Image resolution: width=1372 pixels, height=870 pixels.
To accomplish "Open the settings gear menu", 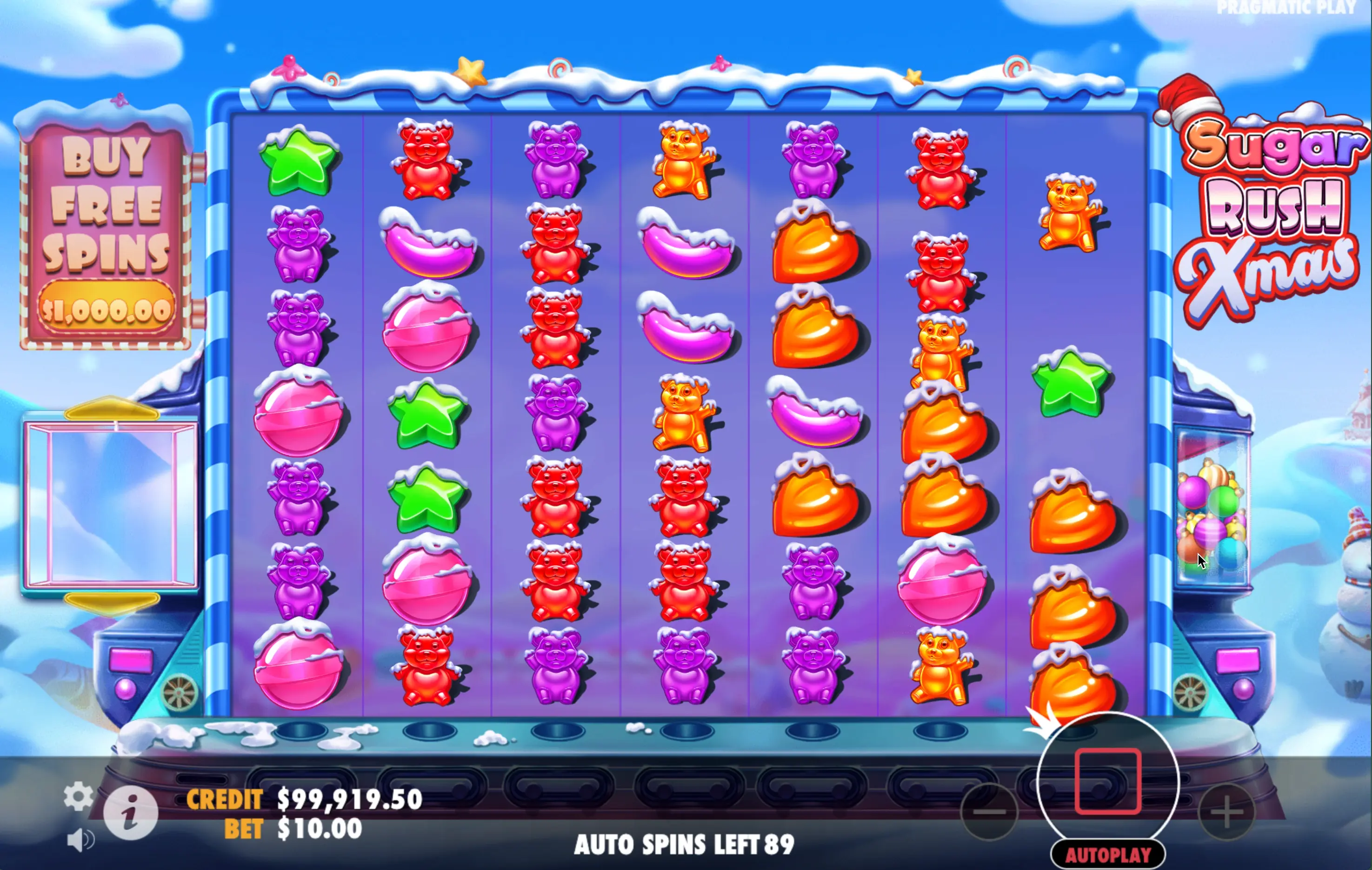I will tap(78, 796).
